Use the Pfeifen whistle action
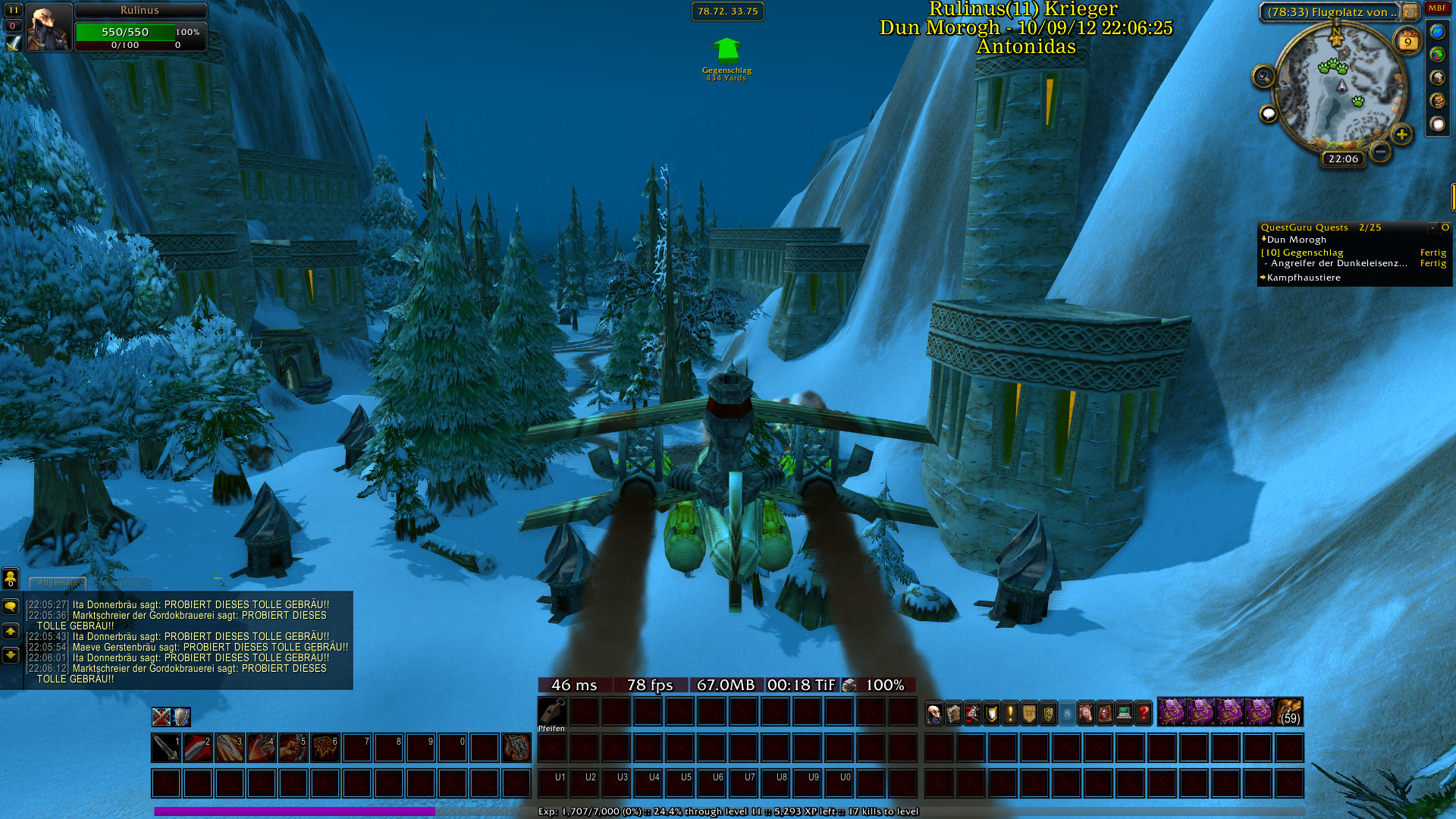This screenshot has width=1456, height=819. (551, 713)
